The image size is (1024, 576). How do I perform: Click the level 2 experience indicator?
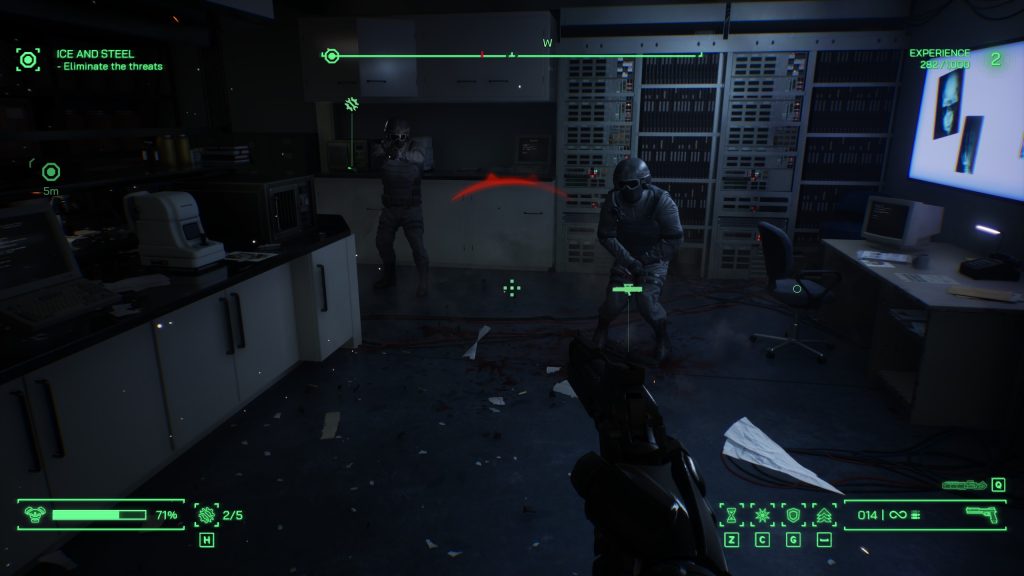[995, 59]
